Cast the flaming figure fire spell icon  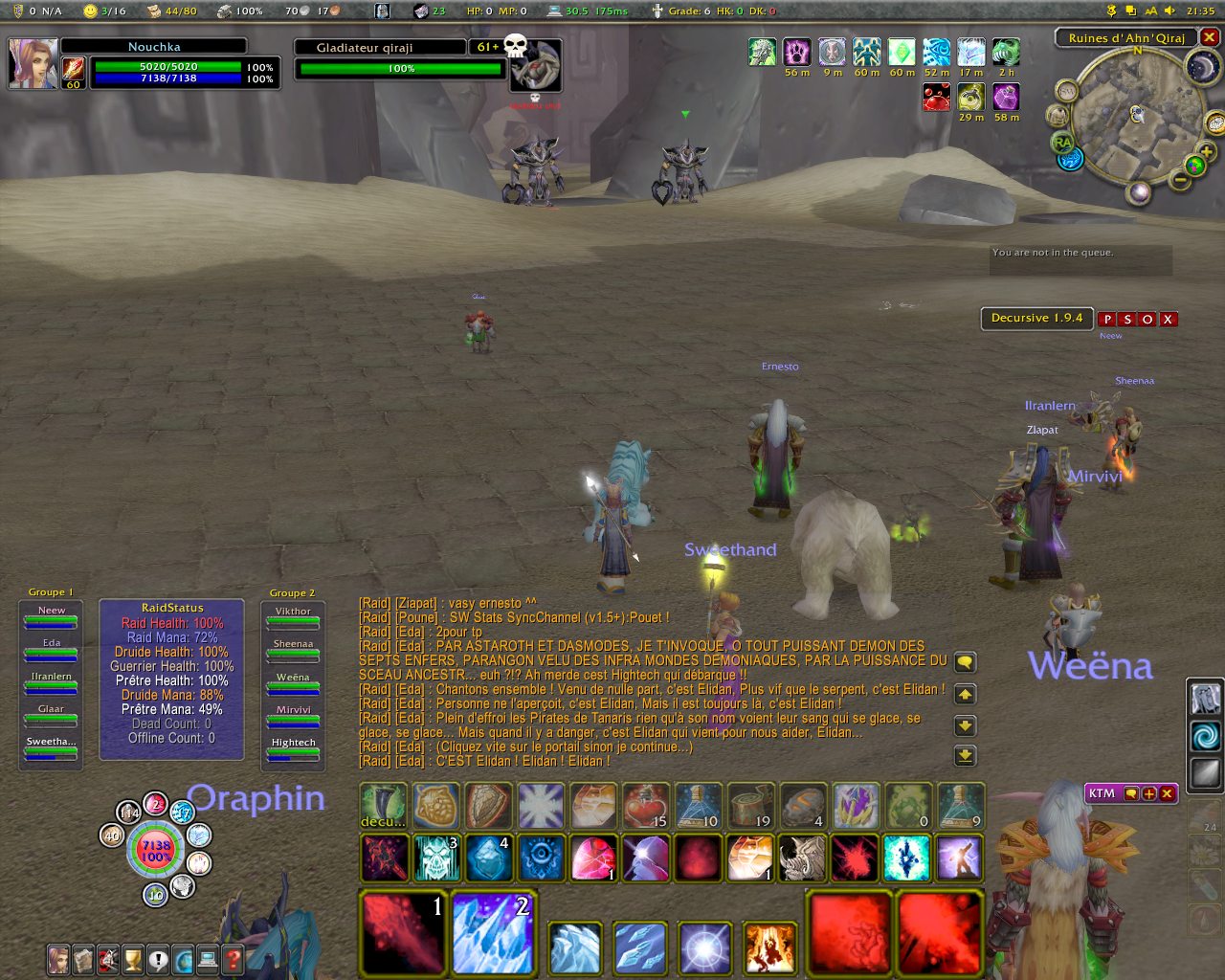pos(769,947)
